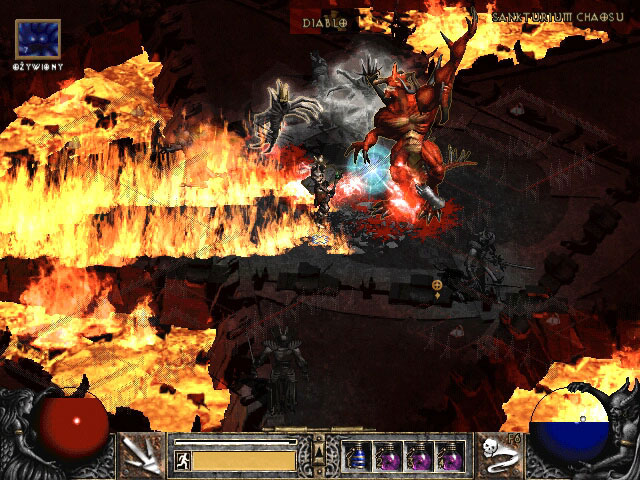640x480 pixels.
Task: Toggle the run/walk button
Action: point(183,460)
